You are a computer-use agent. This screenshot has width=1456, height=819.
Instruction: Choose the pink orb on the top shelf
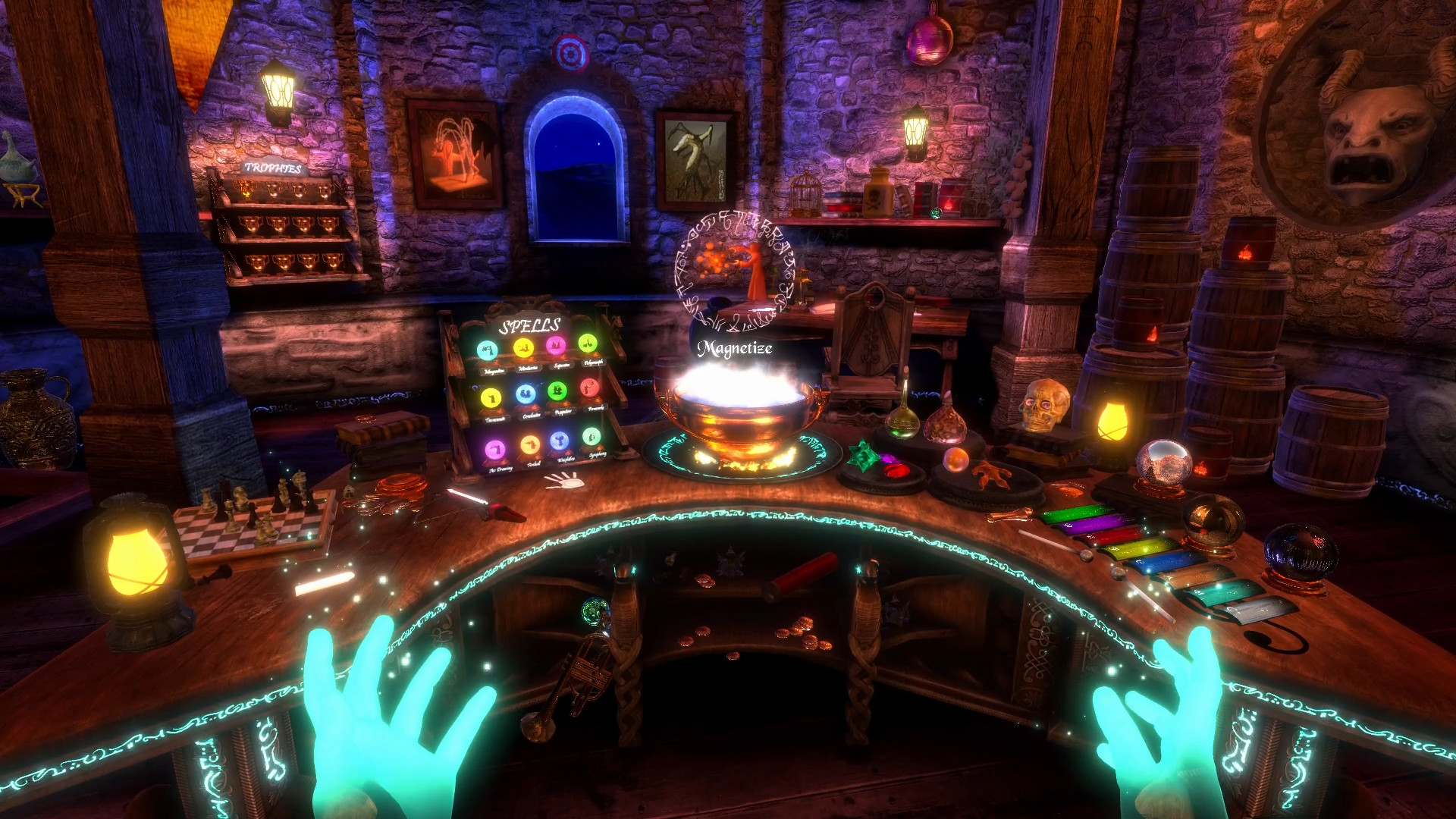point(556,346)
